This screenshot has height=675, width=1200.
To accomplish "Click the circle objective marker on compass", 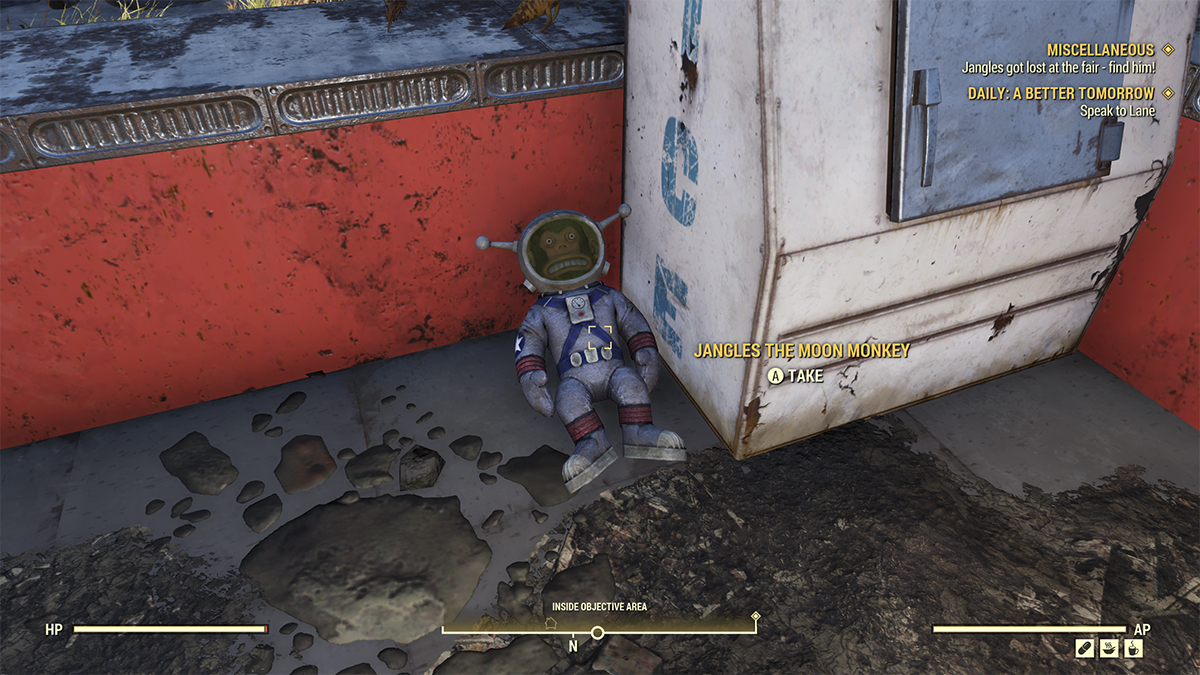I will 598,633.
